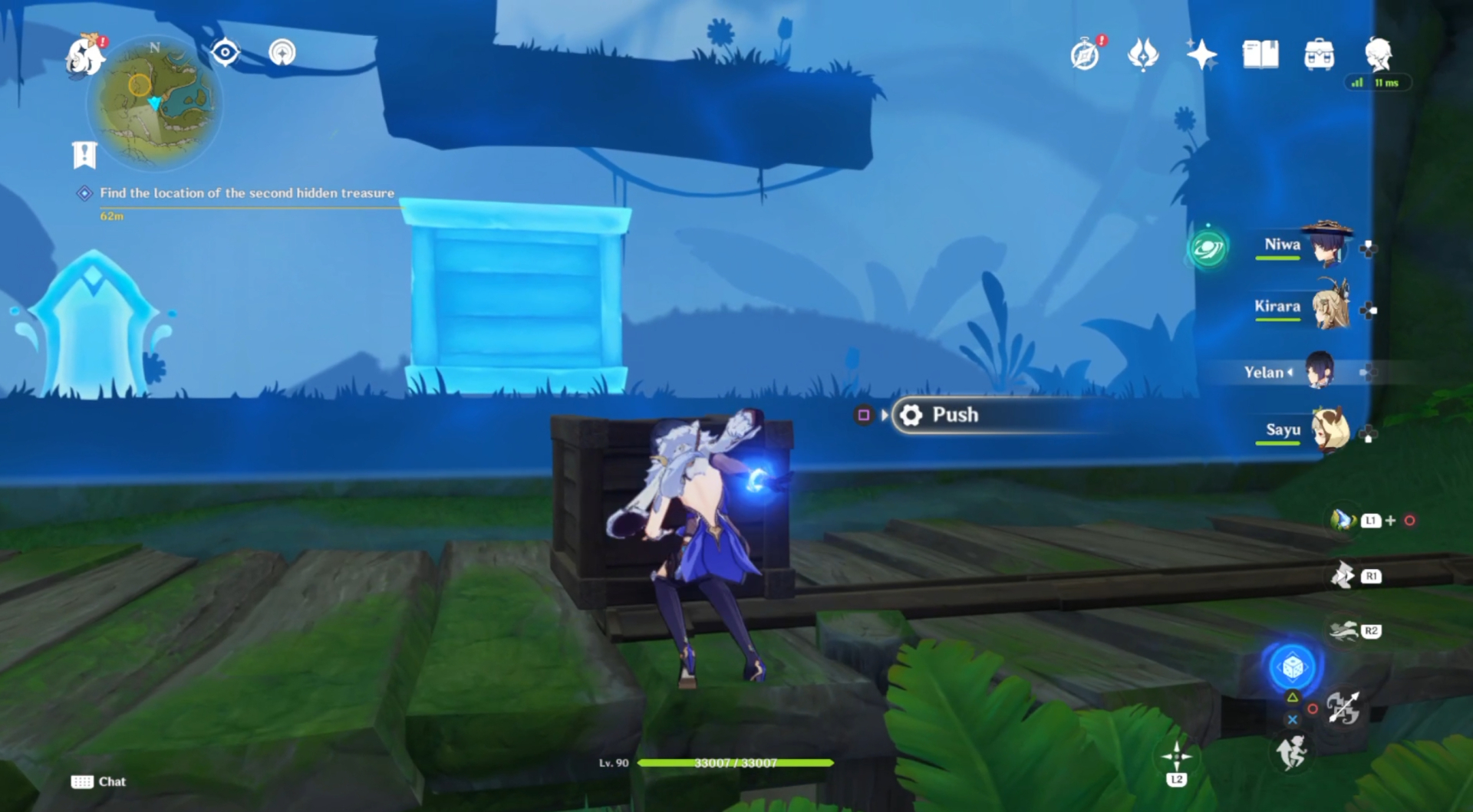Cast the Elemental Burst
Viewport: 1473px width, 812px height.
pyautogui.click(x=1292, y=667)
